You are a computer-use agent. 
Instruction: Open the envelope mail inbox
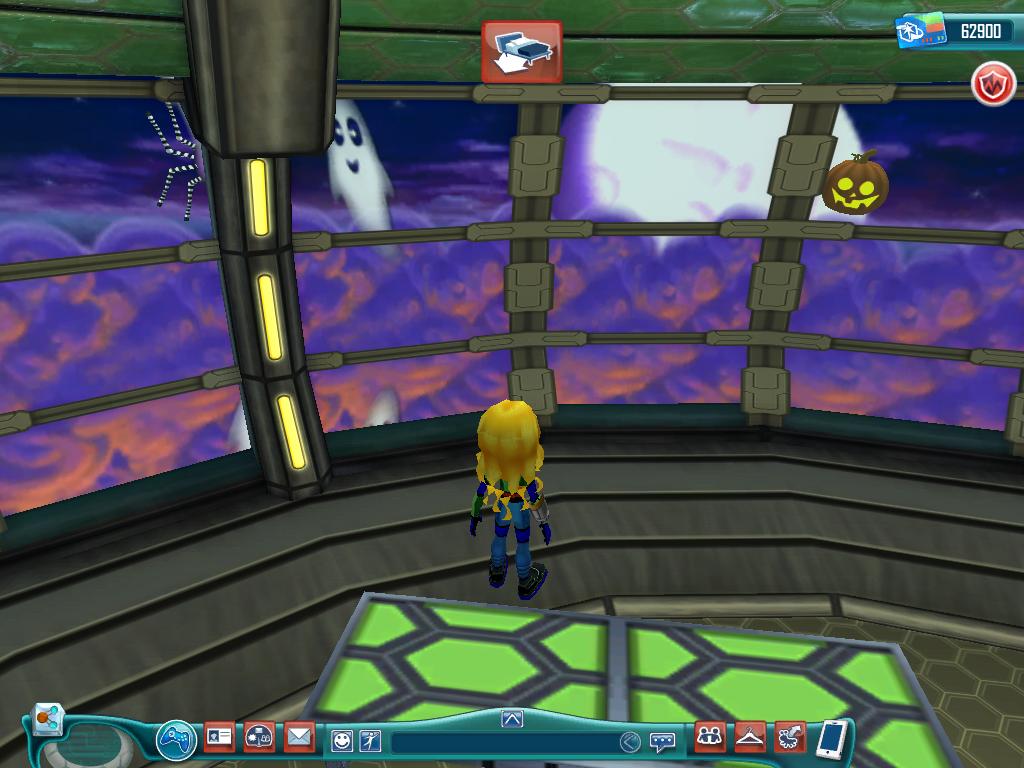[x=299, y=738]
